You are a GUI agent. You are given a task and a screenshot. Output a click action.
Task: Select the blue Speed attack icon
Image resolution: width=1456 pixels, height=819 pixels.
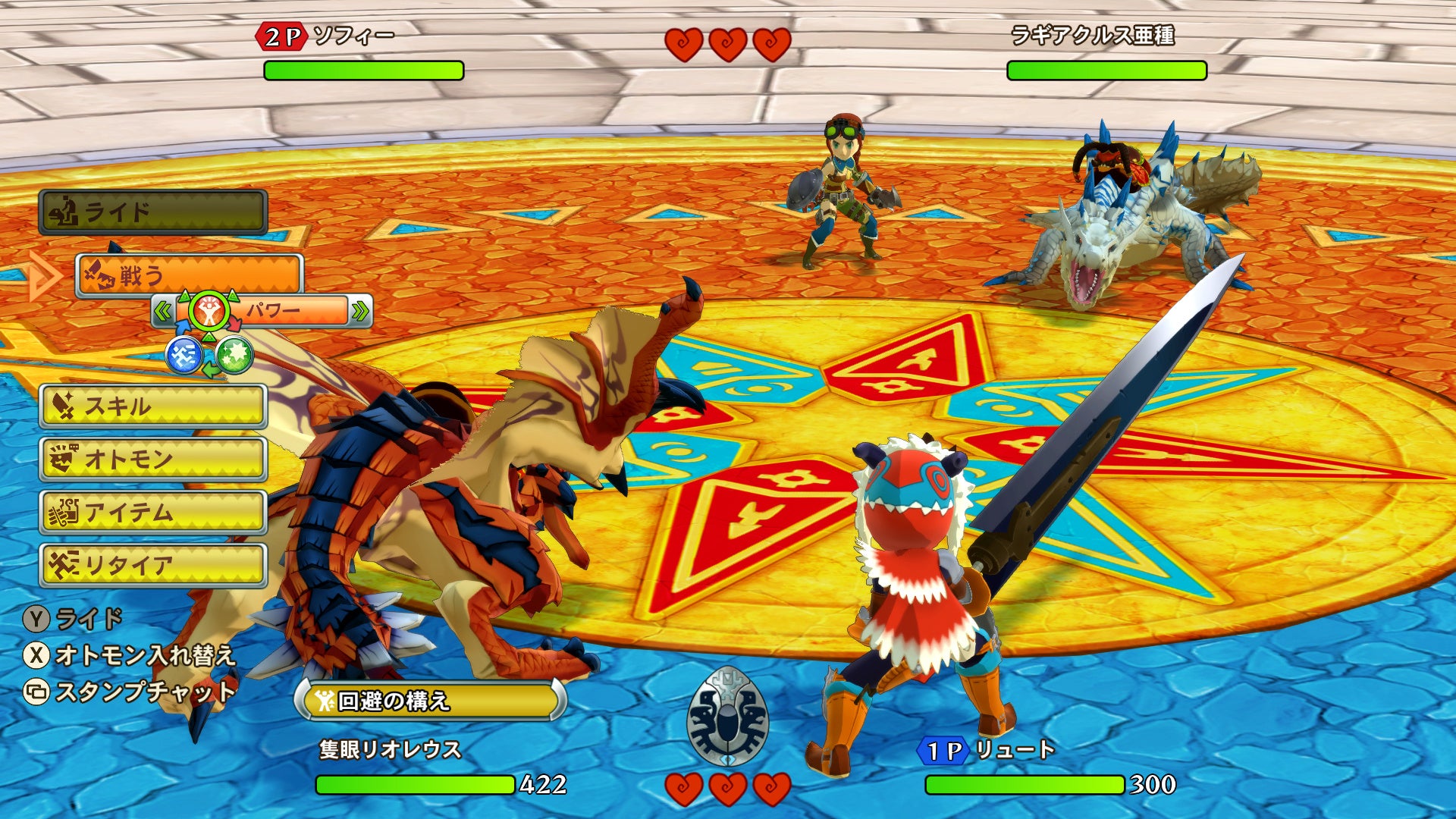(184, 354)
